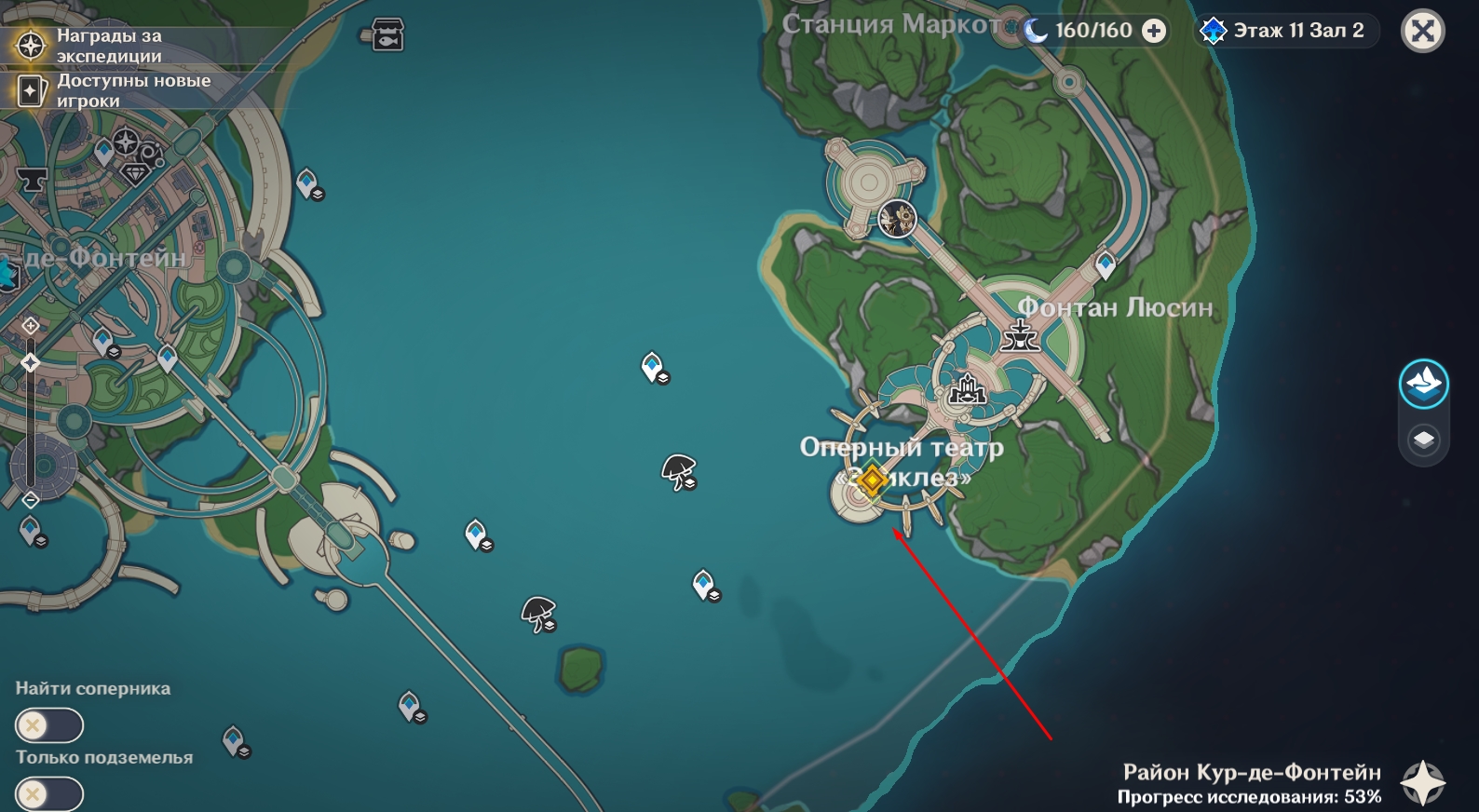The image size is (1479, 812).
Task: Open the region selector star icon
Action: [x=1423, y=782]
